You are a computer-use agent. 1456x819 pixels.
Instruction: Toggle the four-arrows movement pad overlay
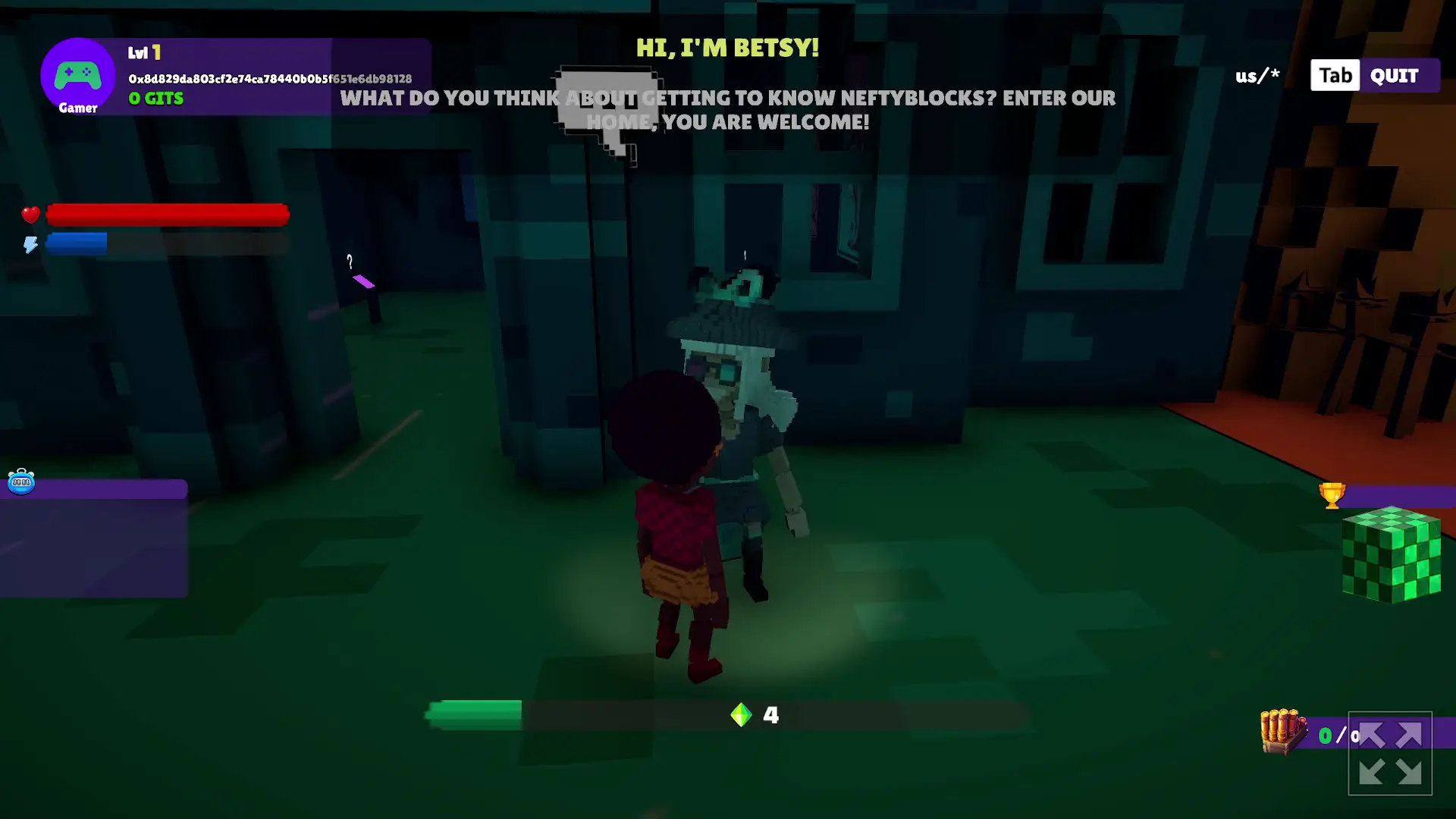1392,753
